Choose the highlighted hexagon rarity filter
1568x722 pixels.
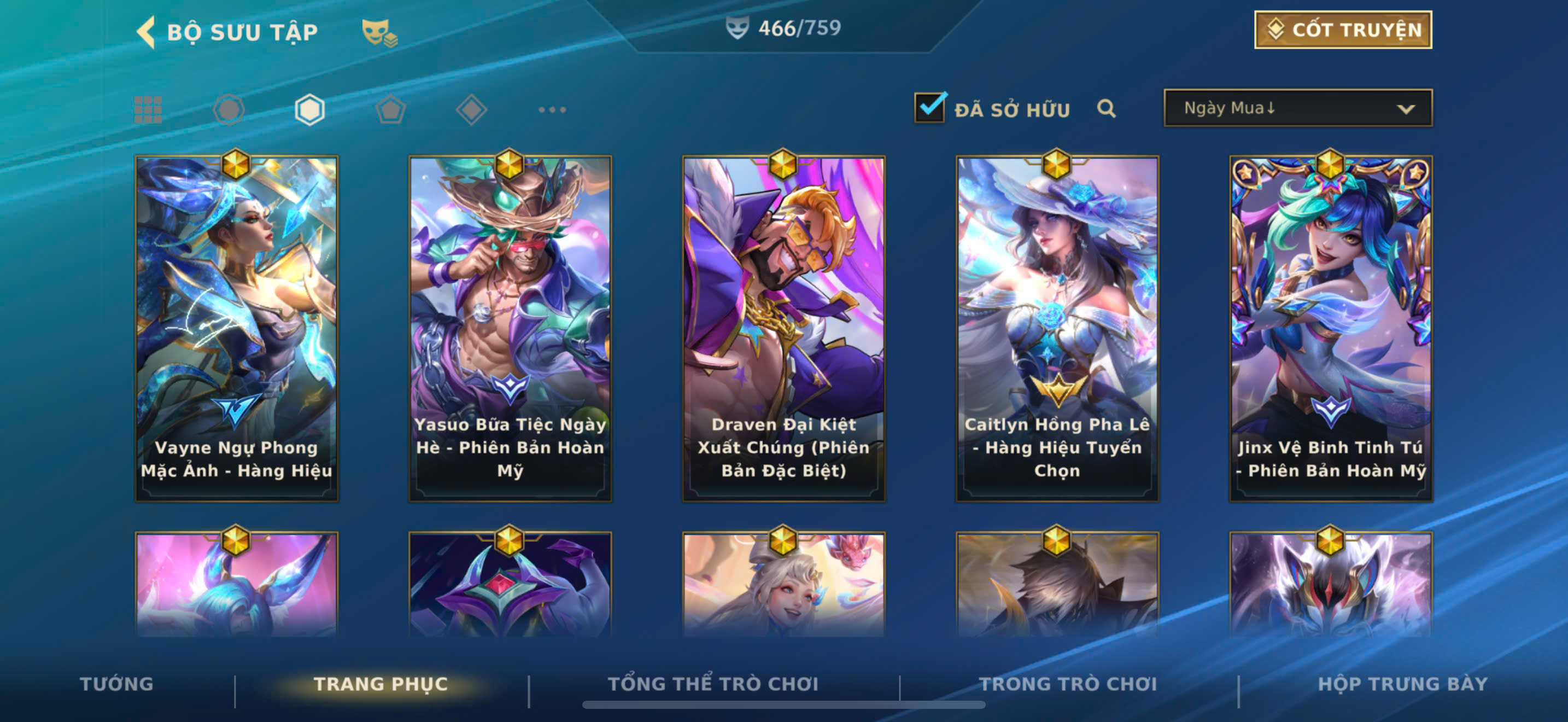click(x=309, y=110)
